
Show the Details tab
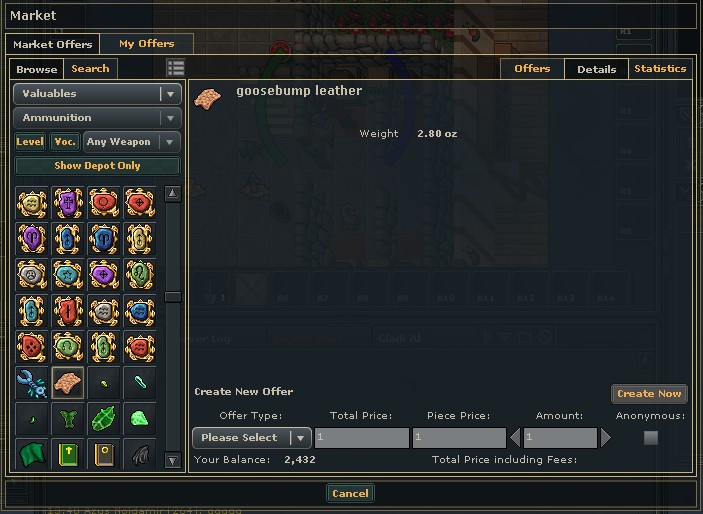coord(596,69)
